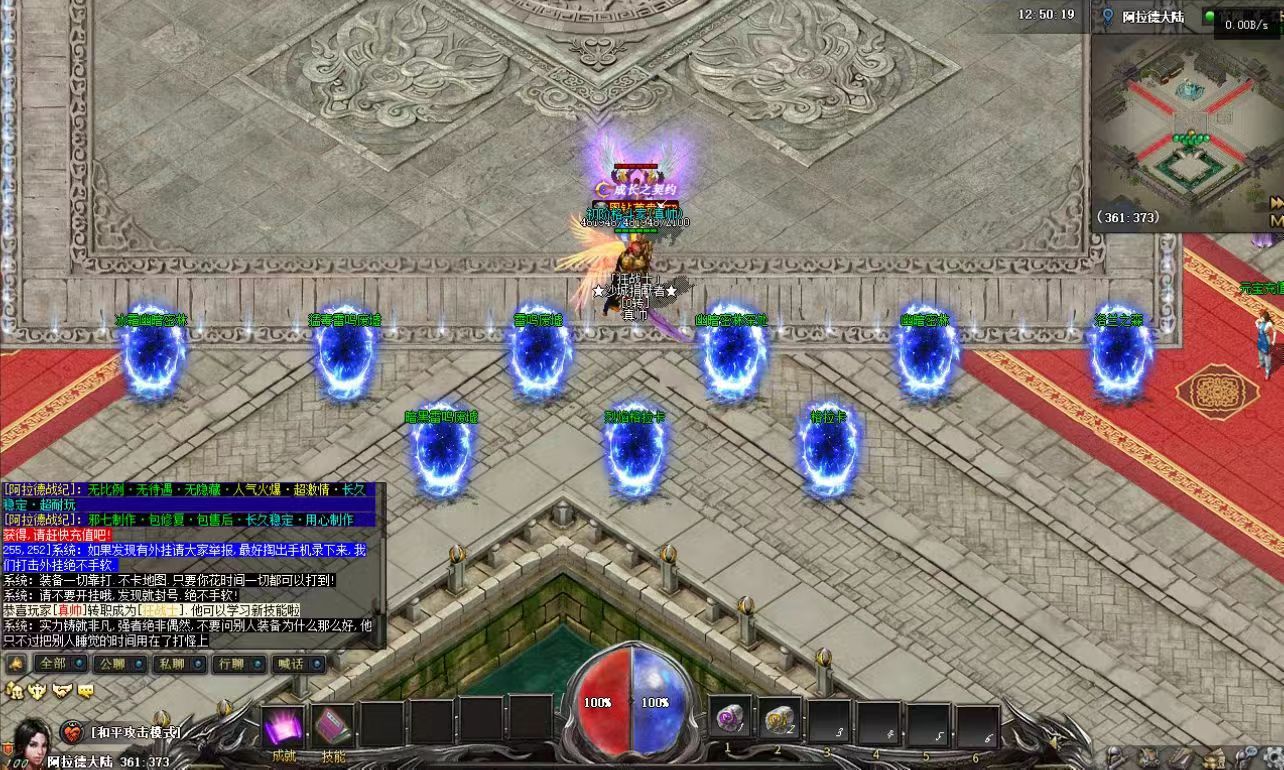Image resolution: width=1284 pixels, height=770 pixels.
Task: Click the double-arrow button beside the minimap
Action: 1277,203
